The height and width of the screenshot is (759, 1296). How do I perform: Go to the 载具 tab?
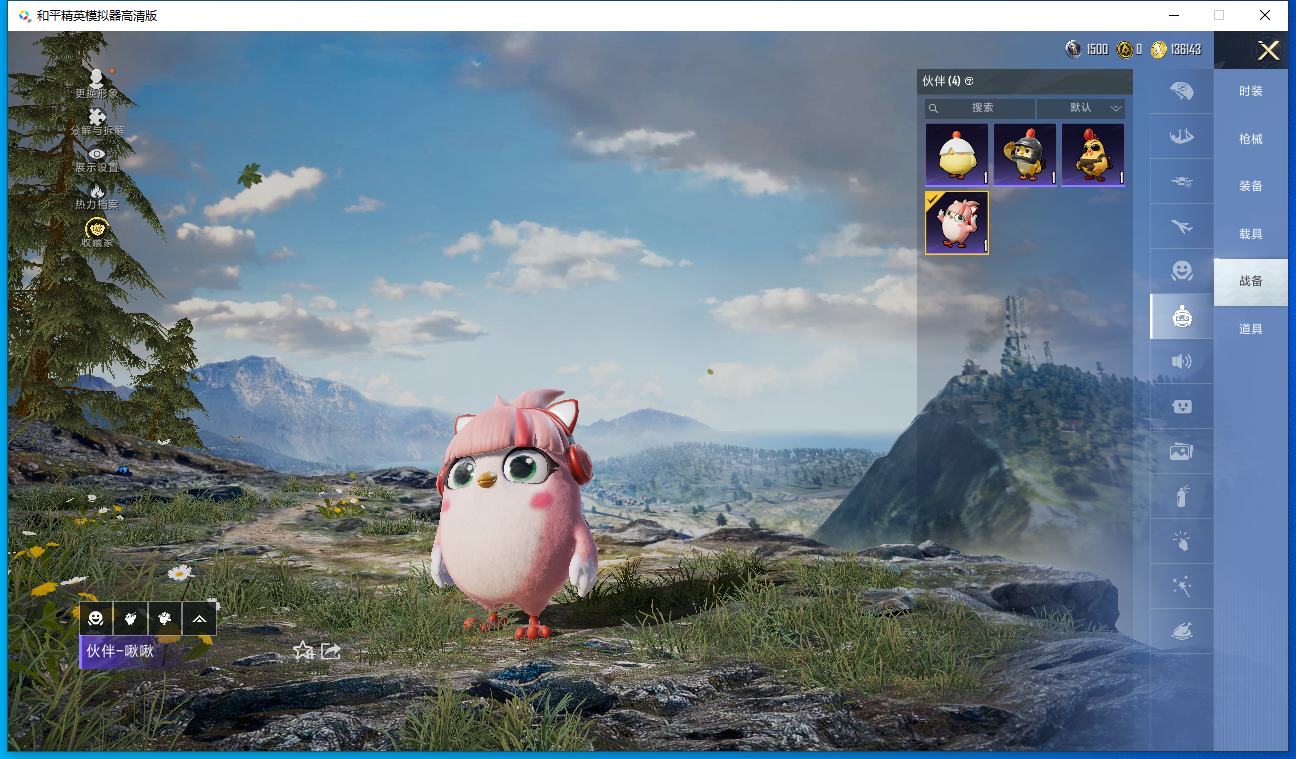(1250, 234)
